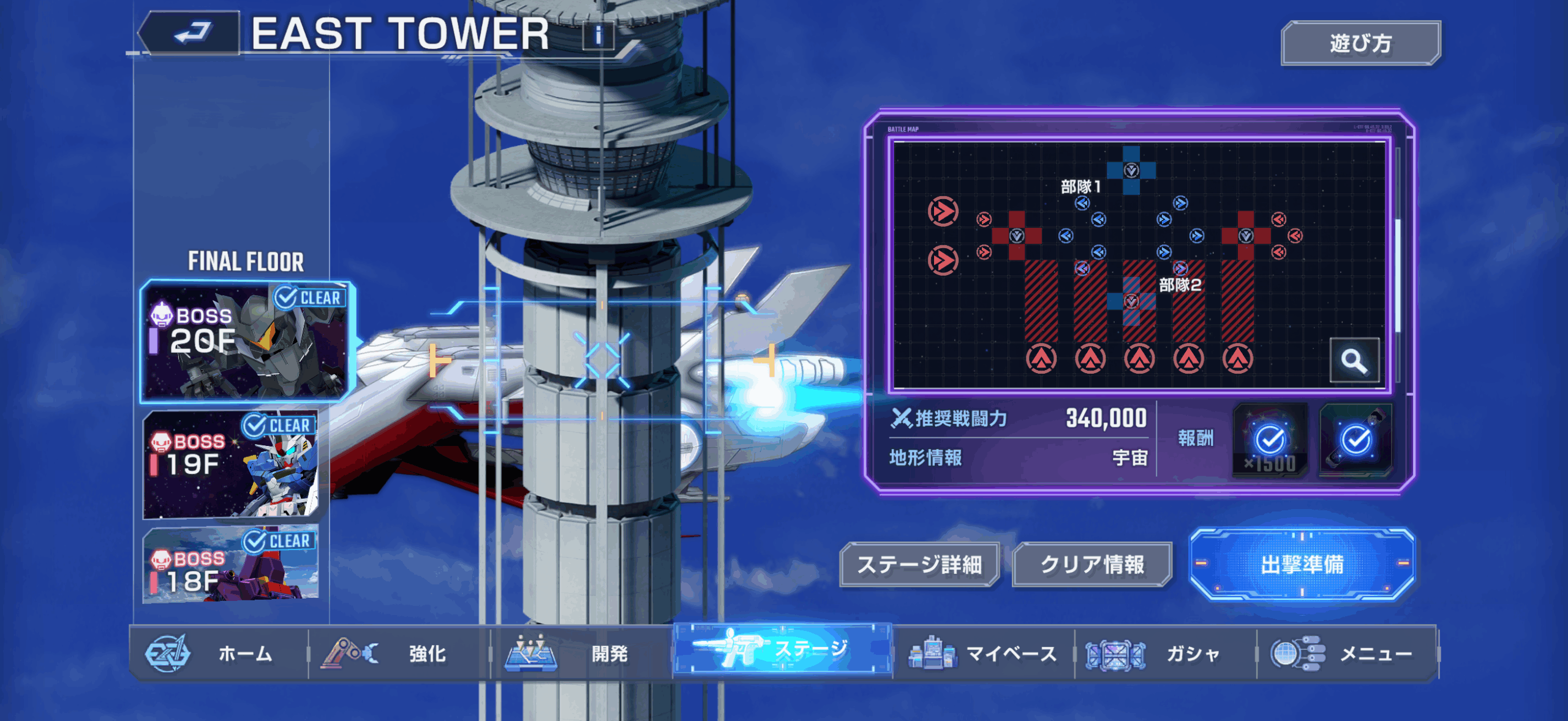Magnify the battle map with the zoom icon

click(1354, 361)
